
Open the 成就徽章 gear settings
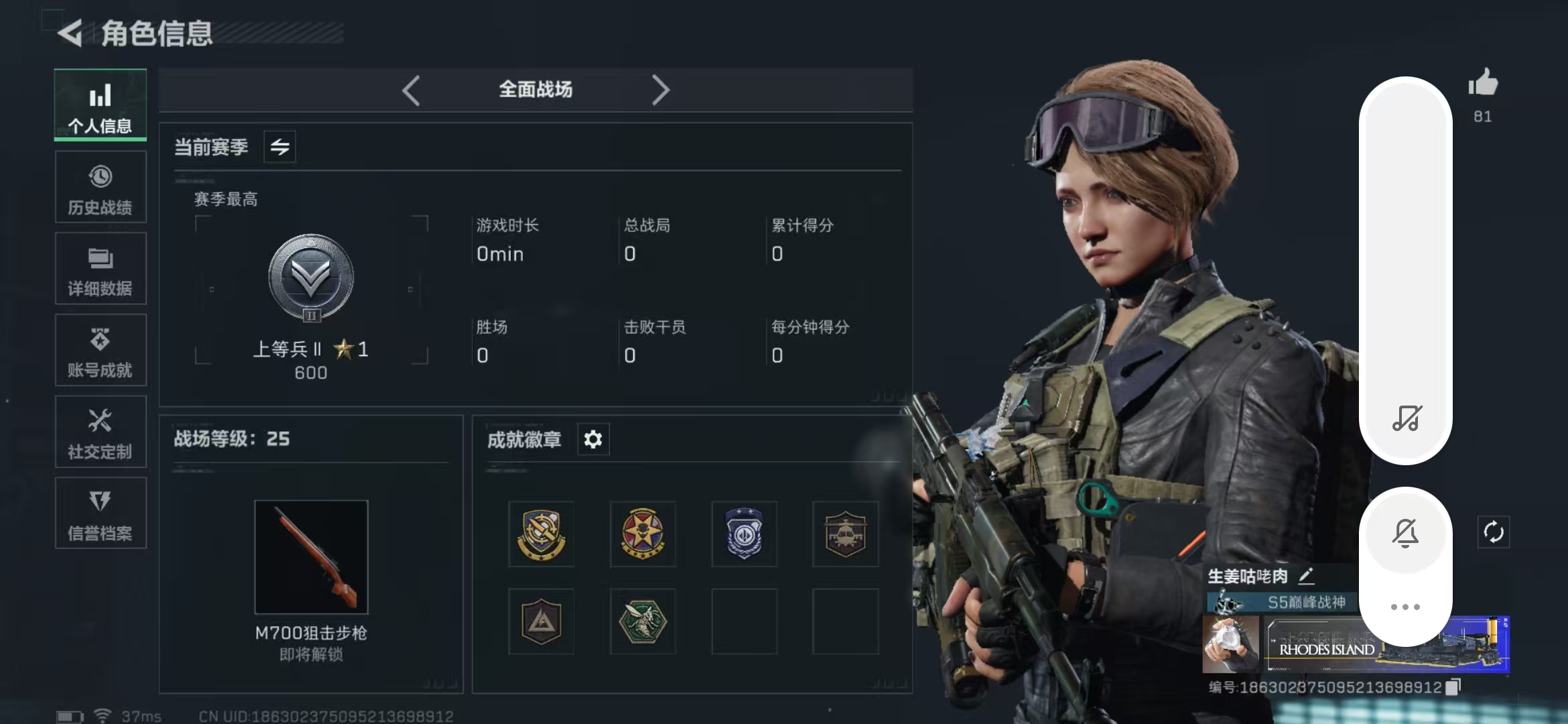[593, 440]
